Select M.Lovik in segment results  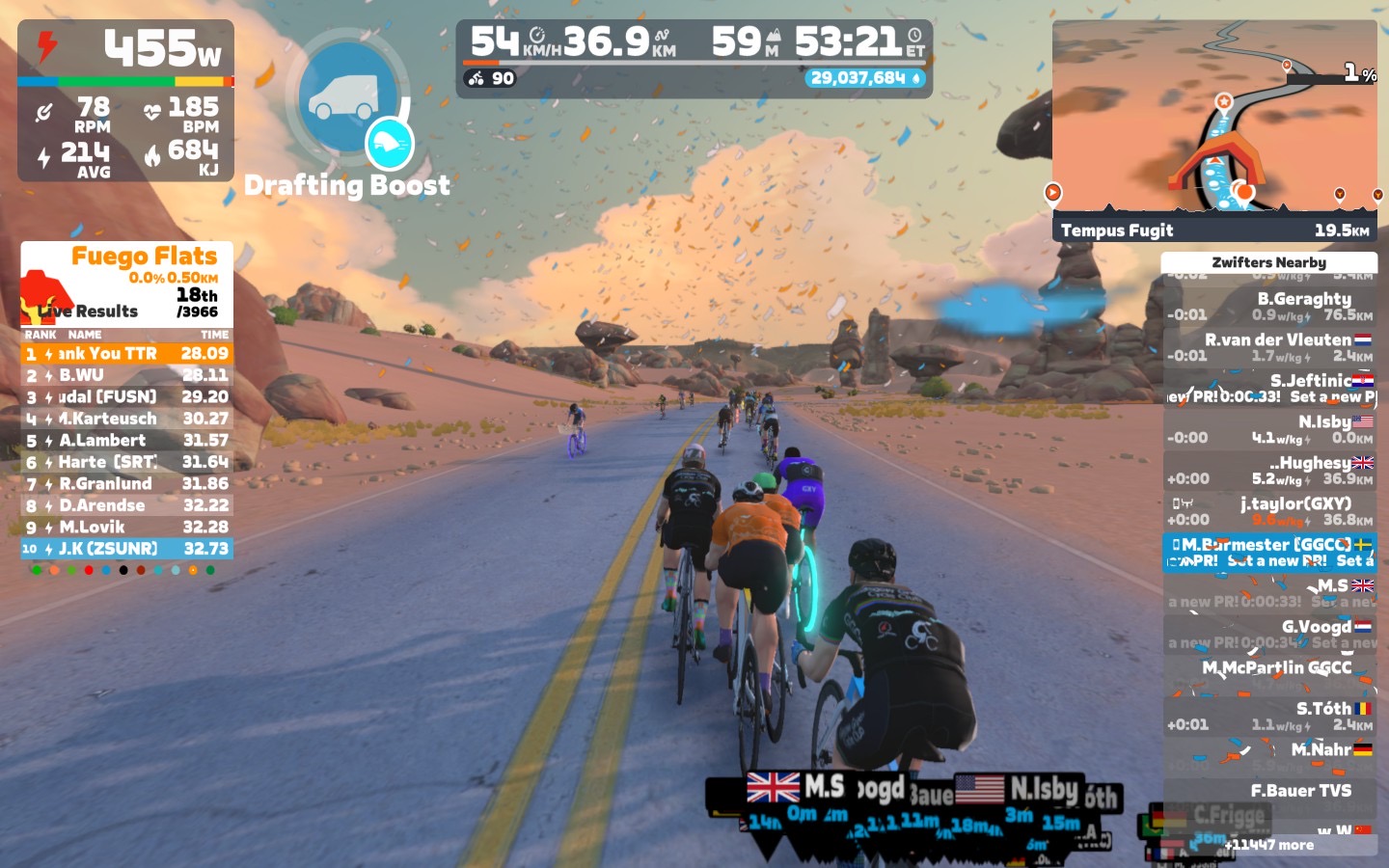(x=126, y=528)
